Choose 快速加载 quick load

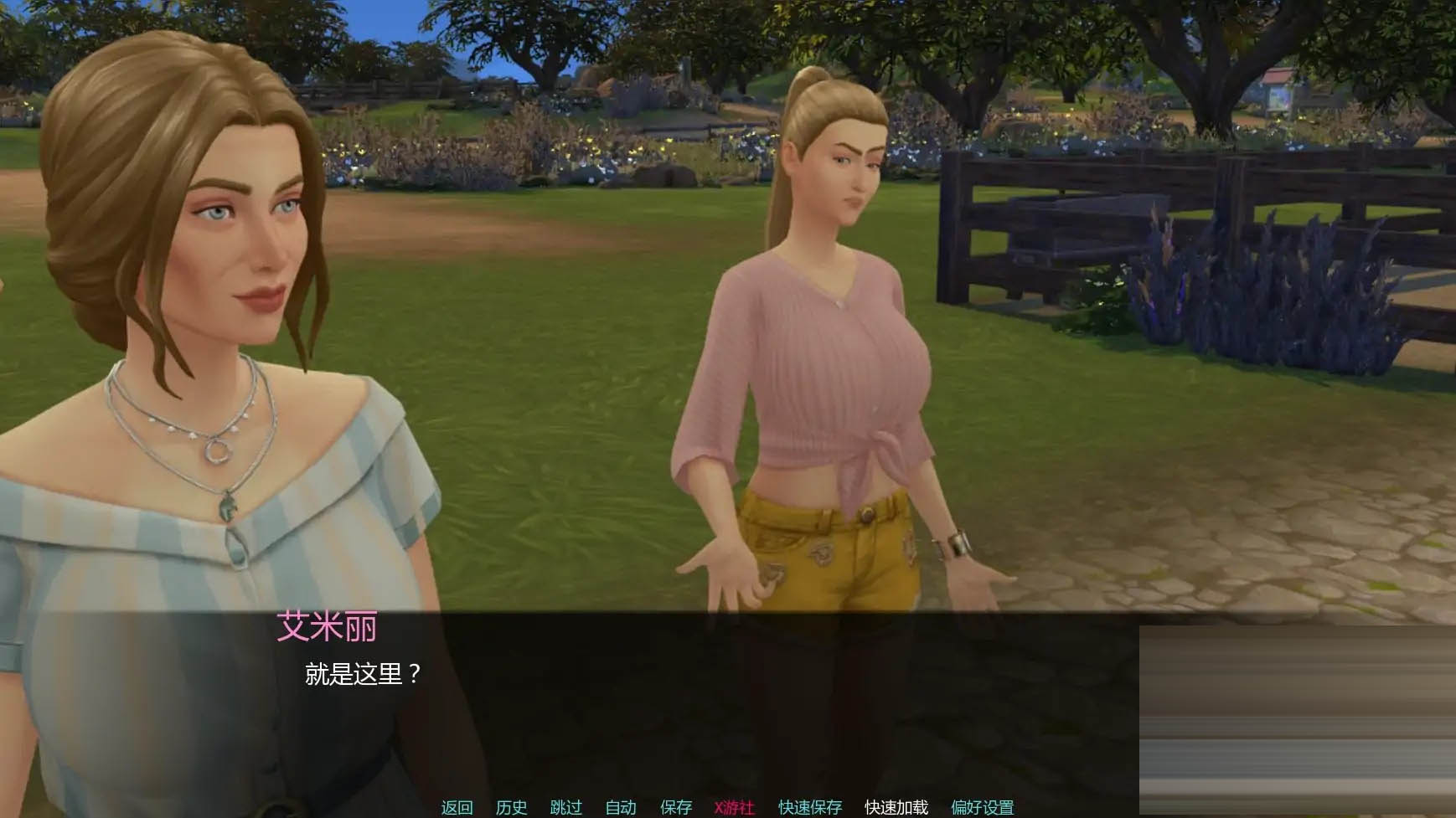pyautogui.click(x=896, y=807)
